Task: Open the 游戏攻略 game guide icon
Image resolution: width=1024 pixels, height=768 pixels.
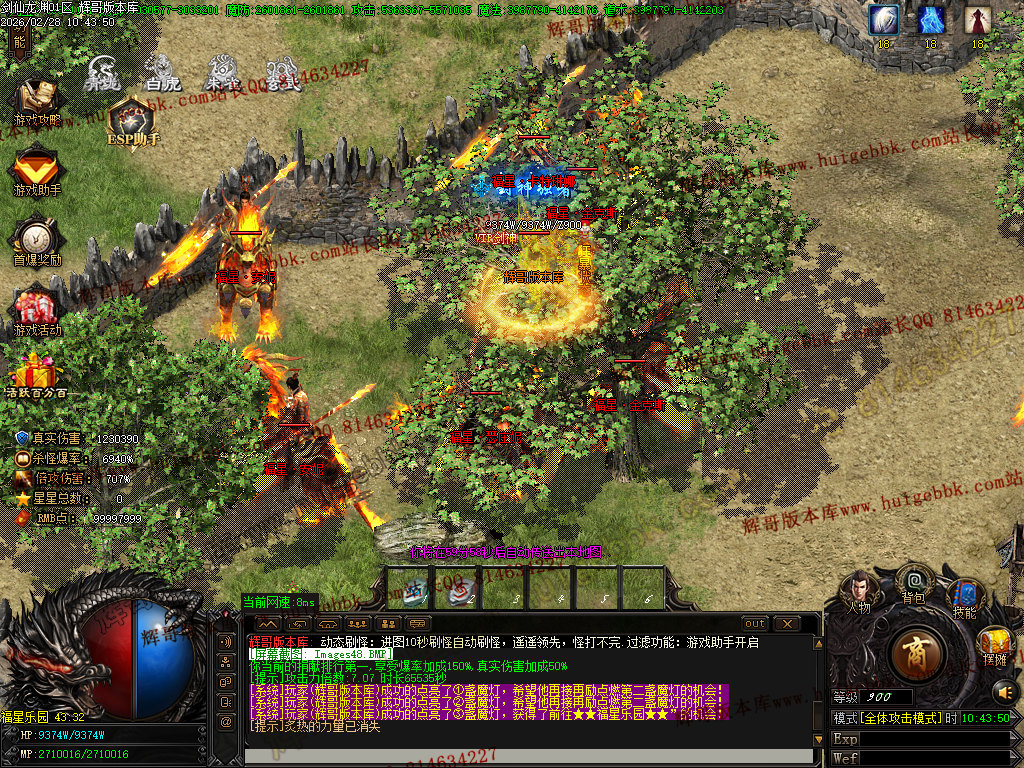Action: pyautogui.click(x=36, y=101)
